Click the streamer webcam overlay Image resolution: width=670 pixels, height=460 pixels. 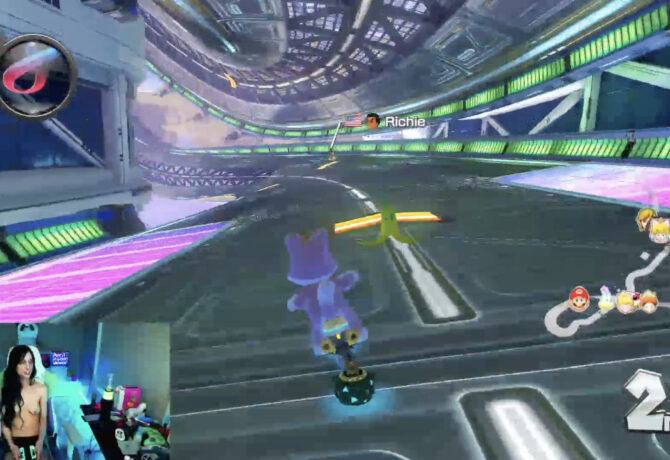84,391
